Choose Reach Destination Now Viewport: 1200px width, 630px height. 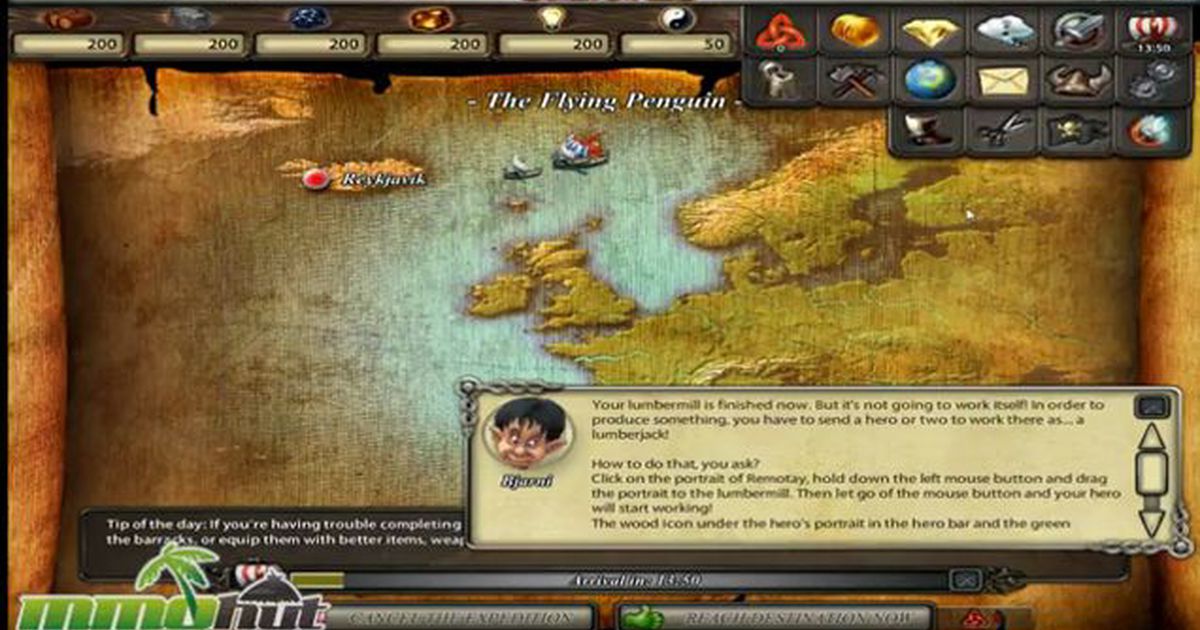775,618
